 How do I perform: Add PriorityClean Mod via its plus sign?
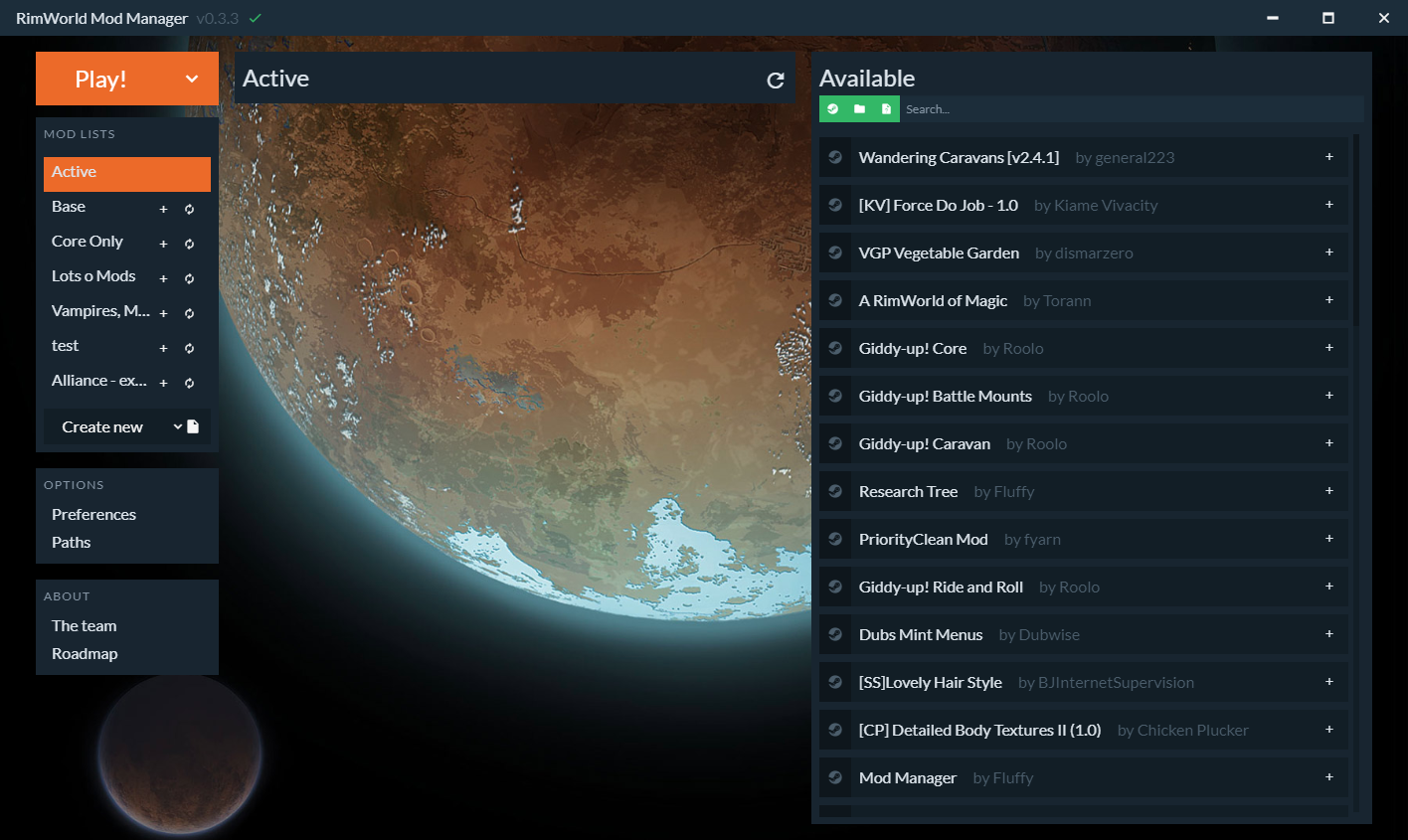pos(1329,538)
